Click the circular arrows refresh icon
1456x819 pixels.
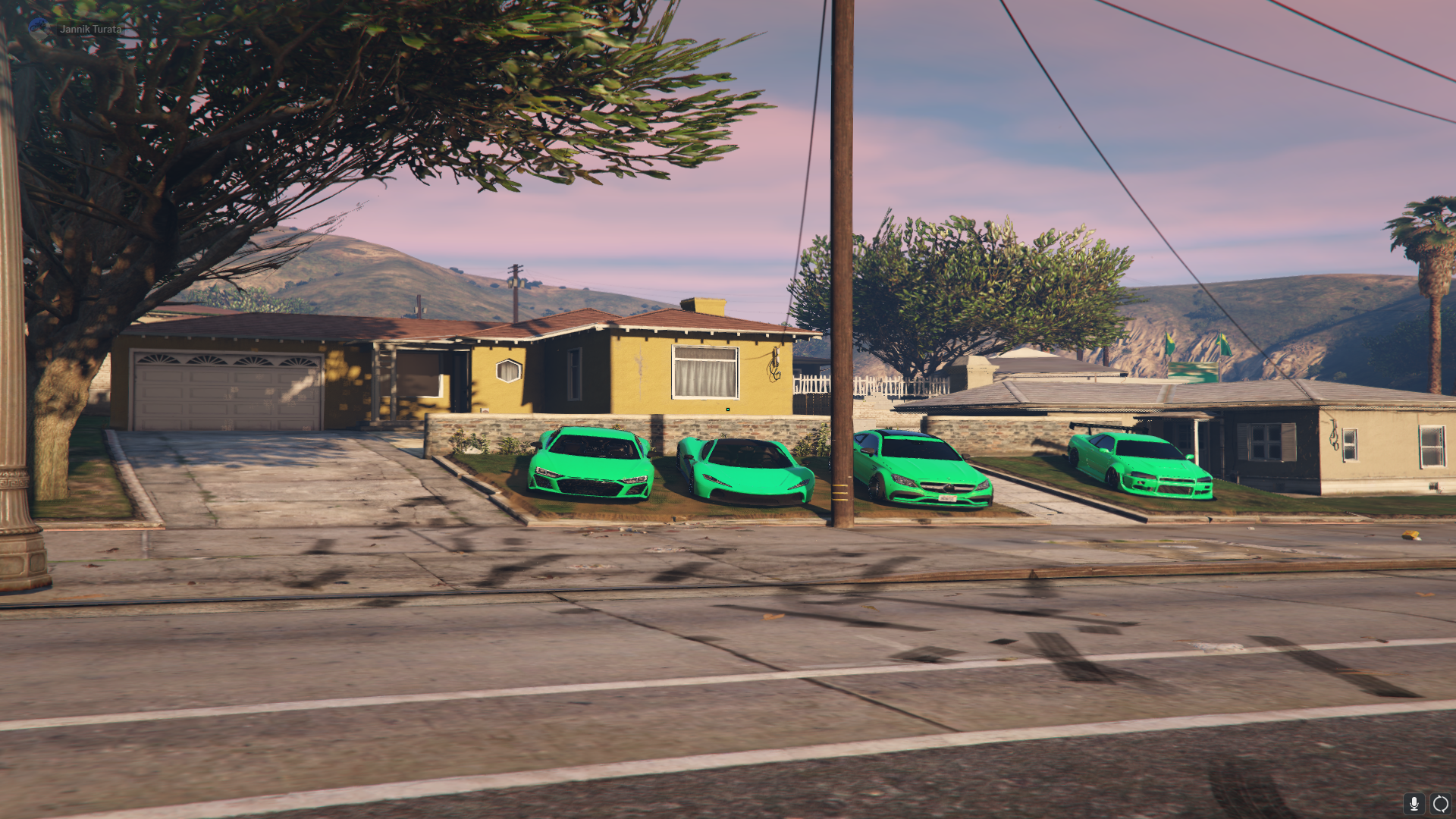pos(1440,804)
